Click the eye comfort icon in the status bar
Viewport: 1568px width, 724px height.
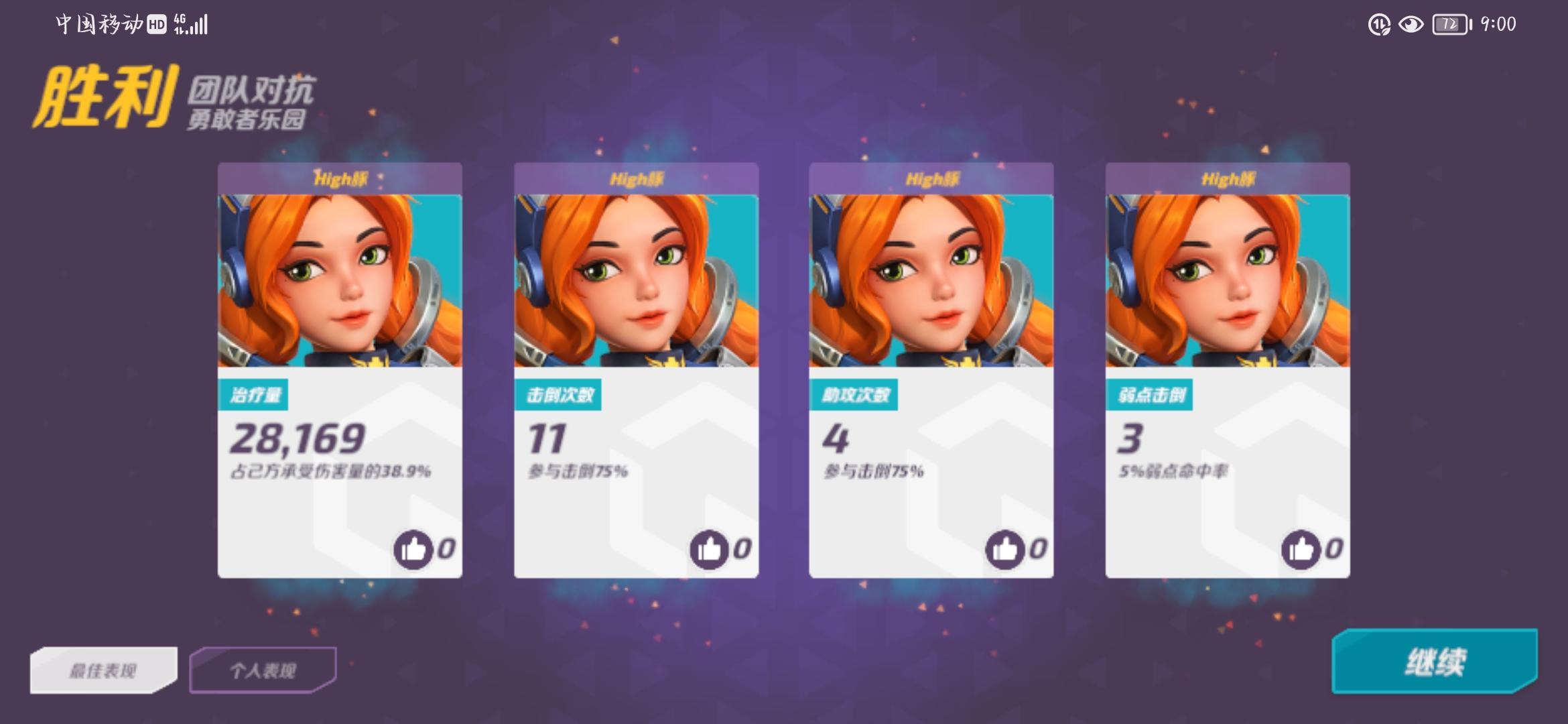[1411, 25]
